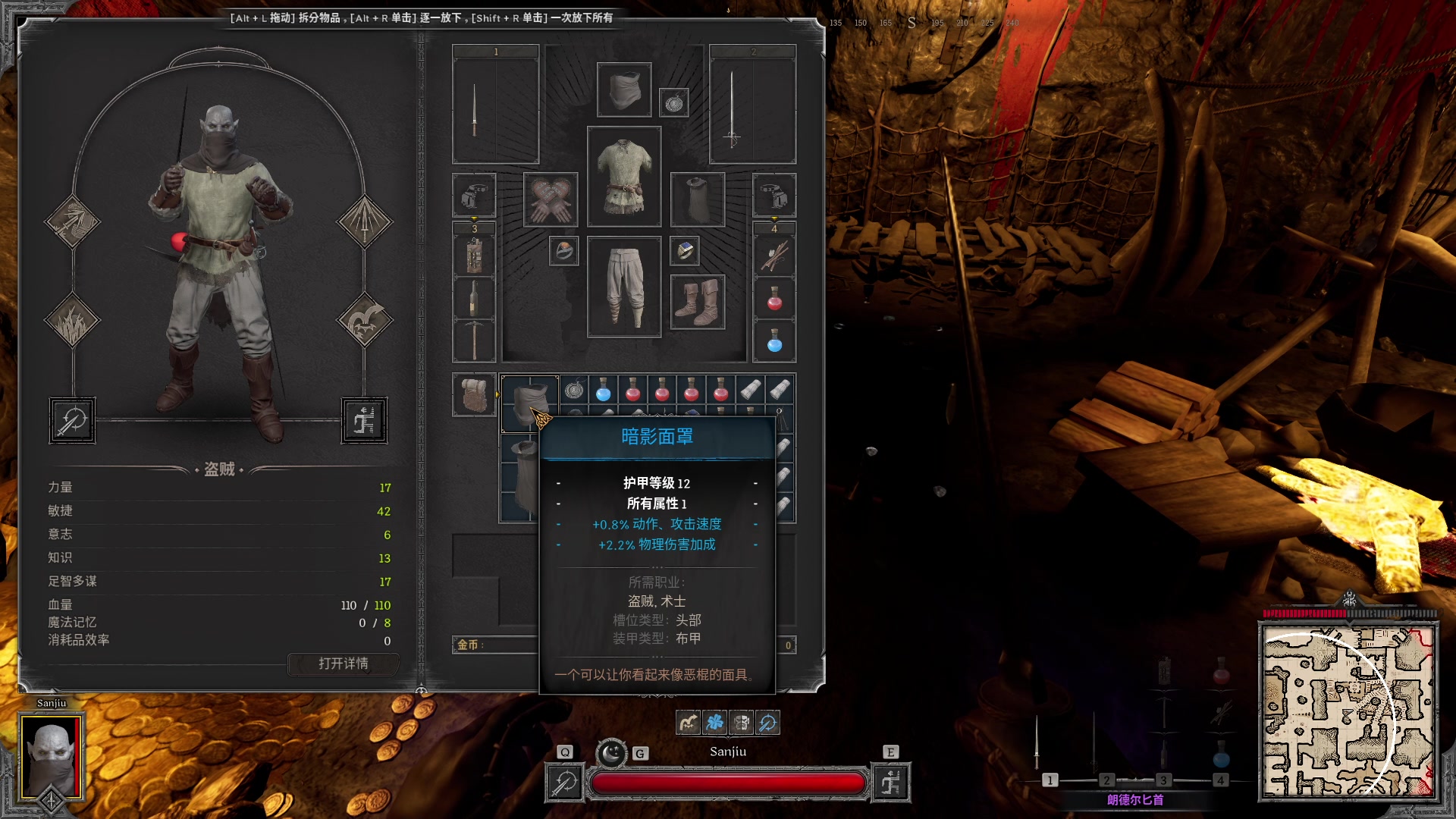Select the equipped brown boots slot
Screen dimensions: 1456x819
pos(698,302)
